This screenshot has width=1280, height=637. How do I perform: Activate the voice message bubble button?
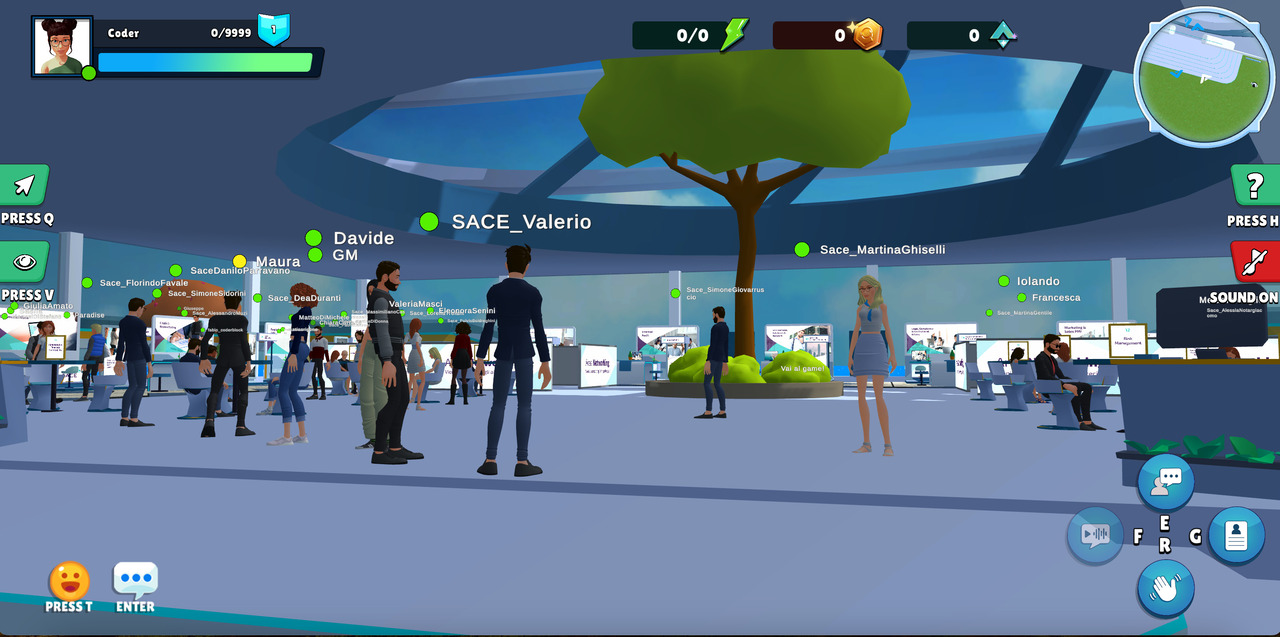(1095, 535)
